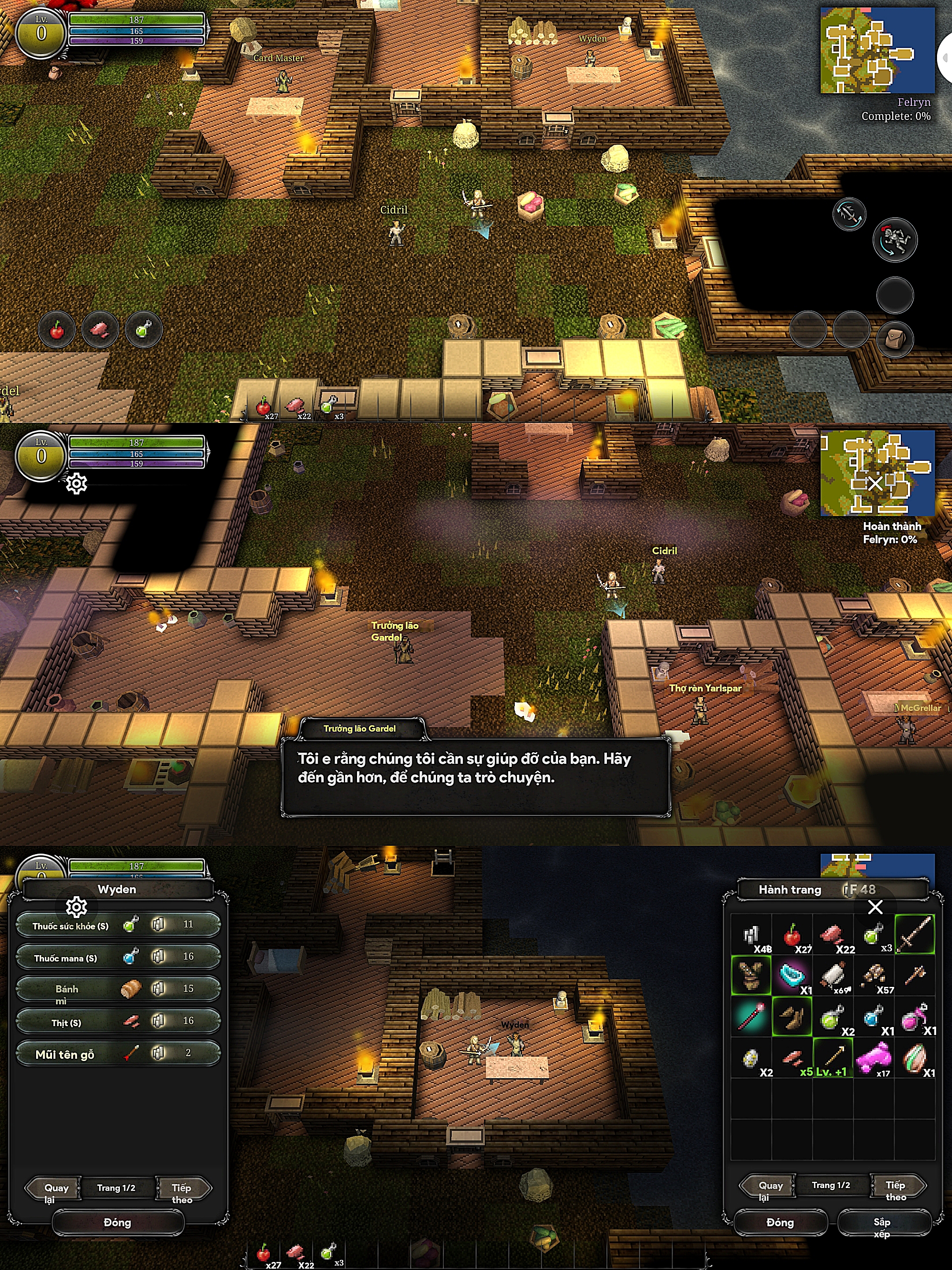Choose the Thuốc mana (S) shop row
Image resolution: width=952 pixels, height=1270 pixels.
pos(118,957)
